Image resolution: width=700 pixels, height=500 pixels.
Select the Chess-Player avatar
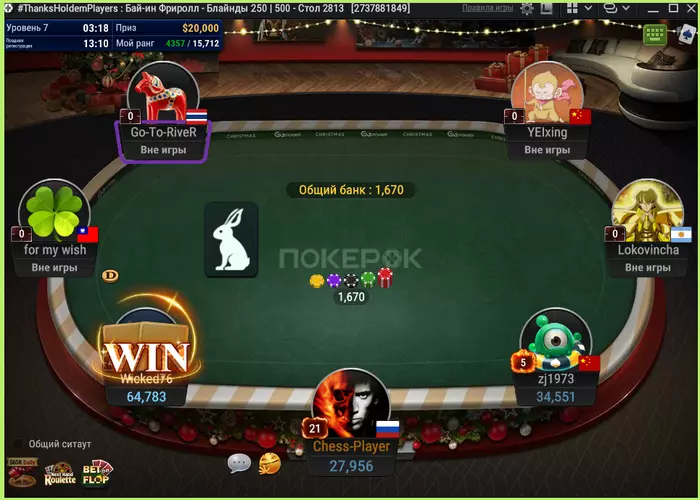pyautogui.click(x=351, y=405)
